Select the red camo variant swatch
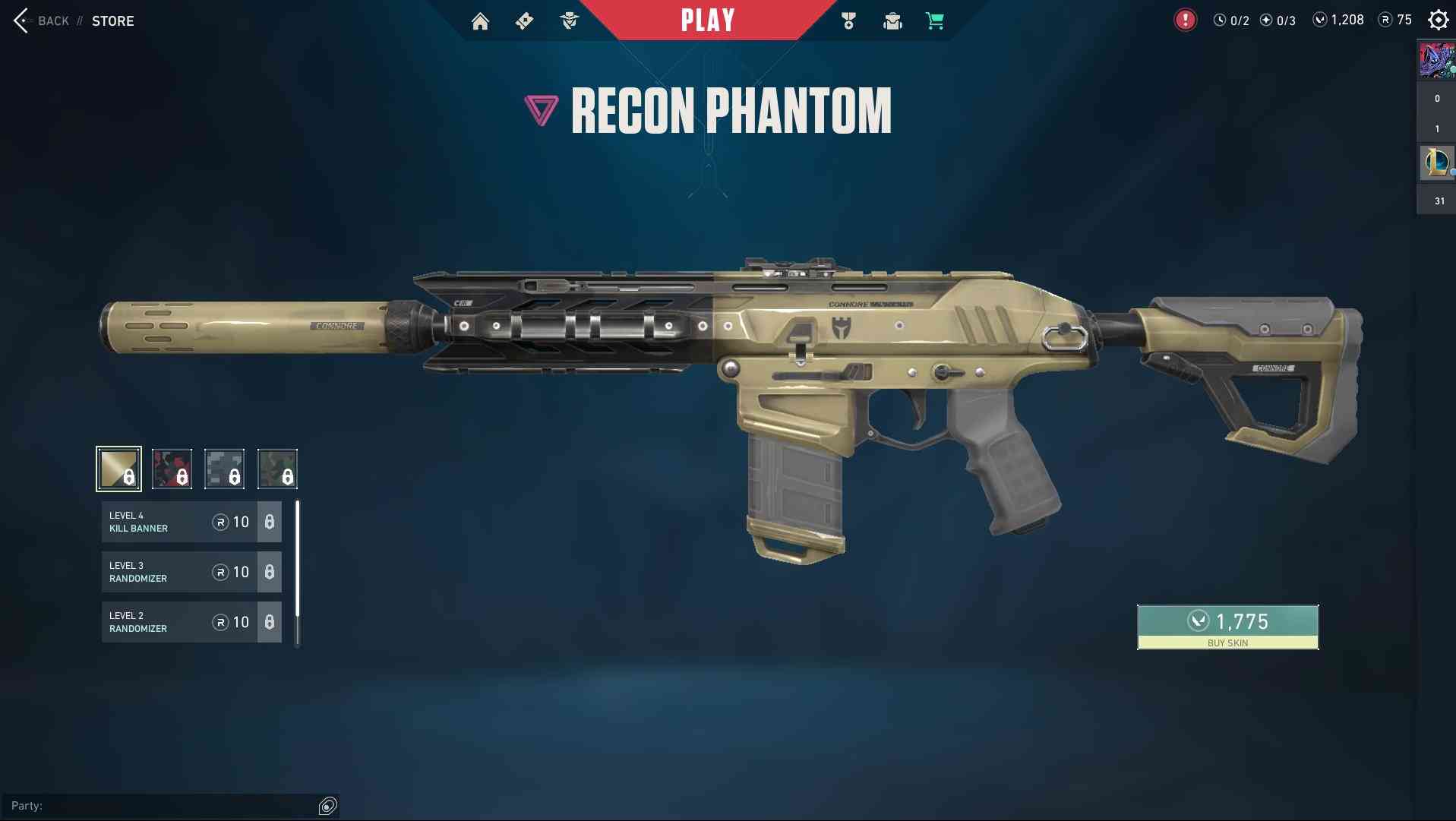This screenshot has height=821, width=1456. [172, 469]
